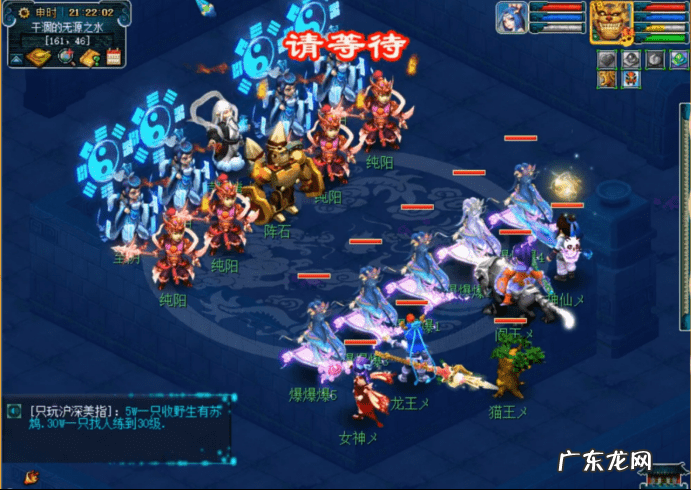
Task: Open the guide book with question mark
Action: 90,57
